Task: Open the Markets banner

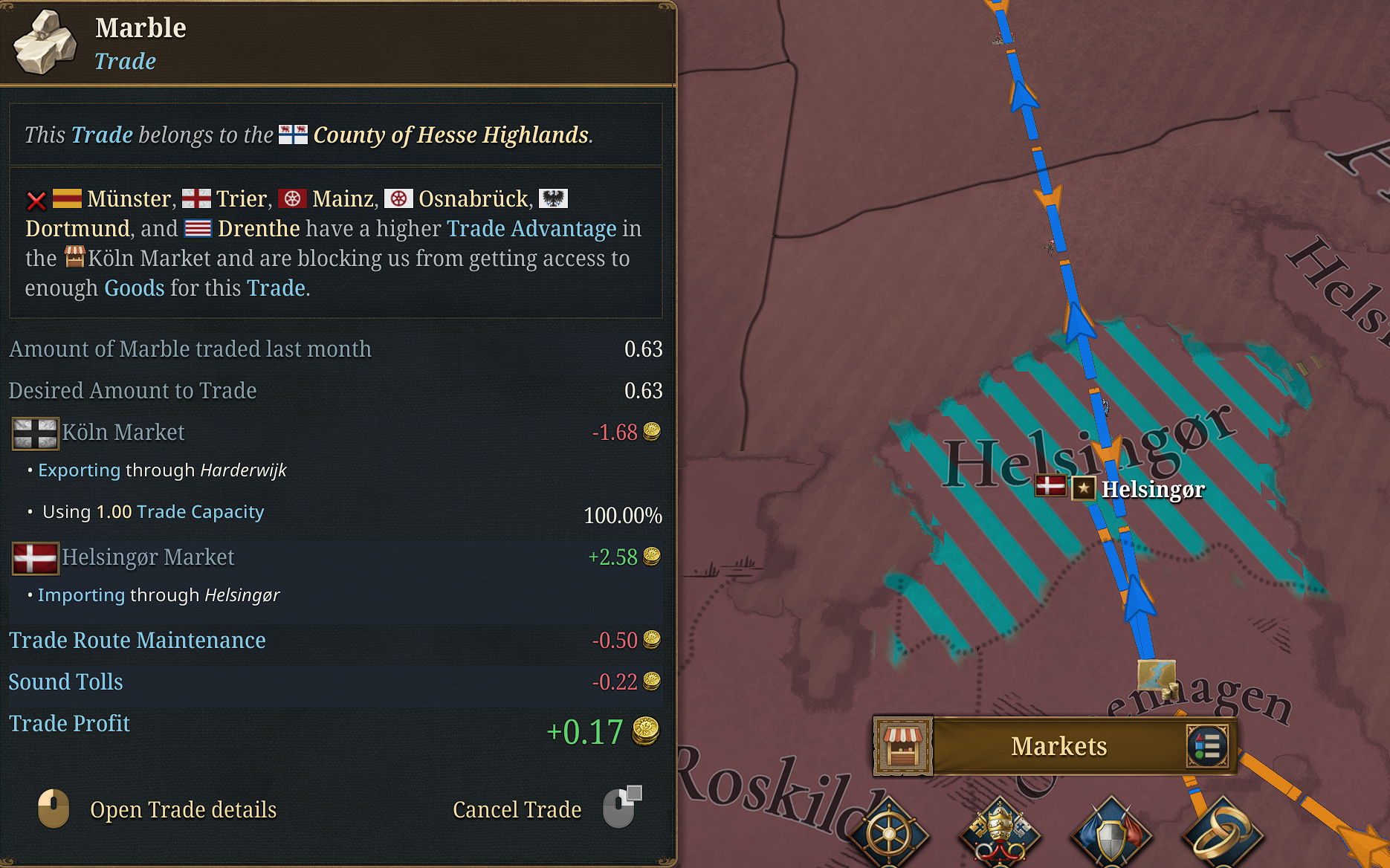Action: 1058,746
